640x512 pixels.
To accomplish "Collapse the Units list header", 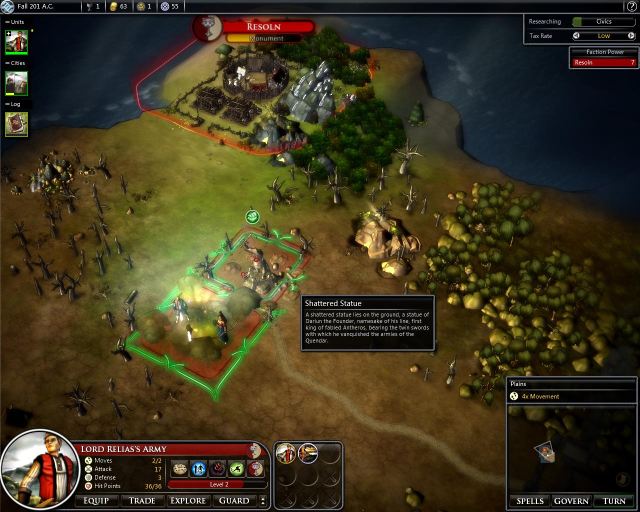I will 16,22.
